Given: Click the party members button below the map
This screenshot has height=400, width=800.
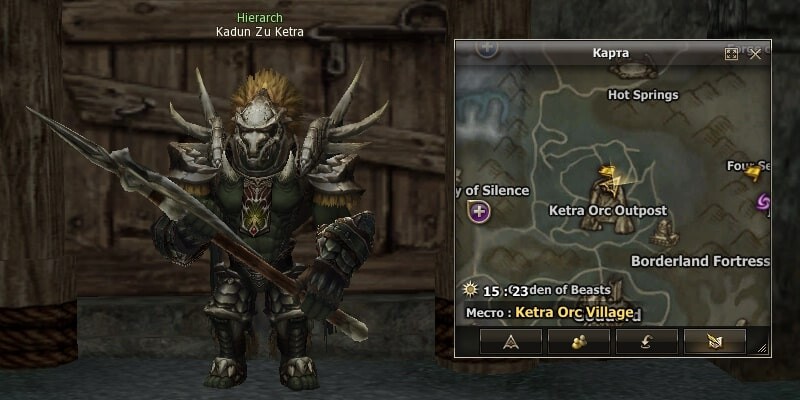Looking at the screenshot, I should pos(579,341).
